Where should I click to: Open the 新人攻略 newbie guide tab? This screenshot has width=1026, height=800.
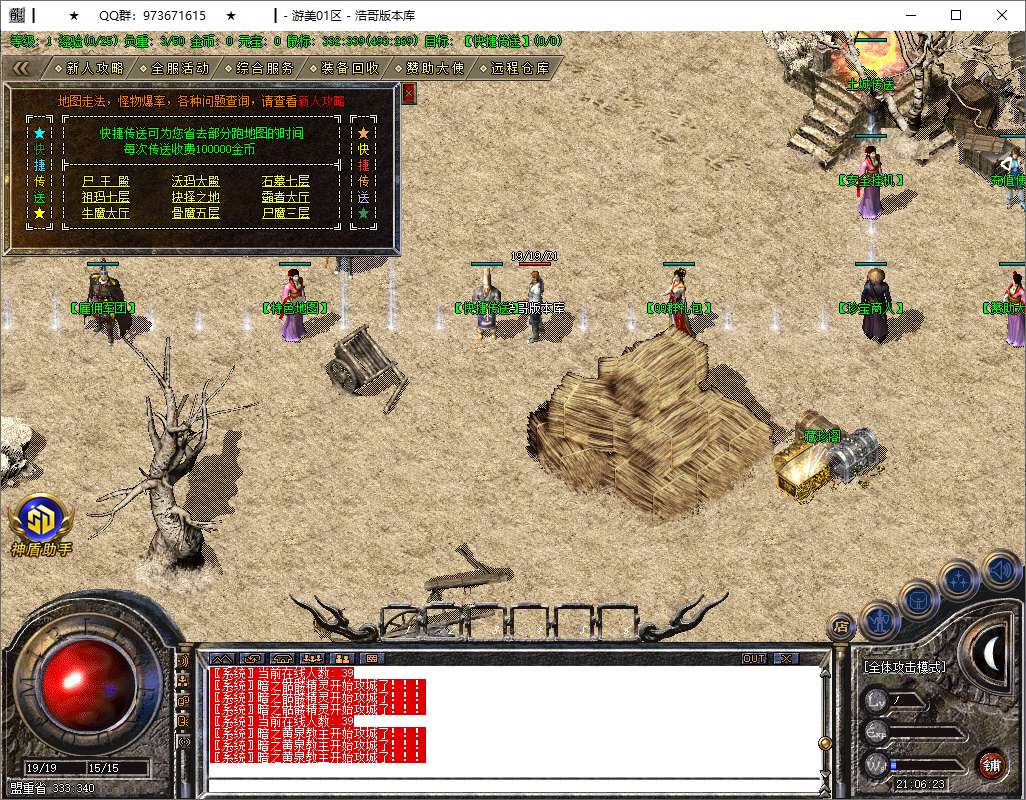pos(94,68)
